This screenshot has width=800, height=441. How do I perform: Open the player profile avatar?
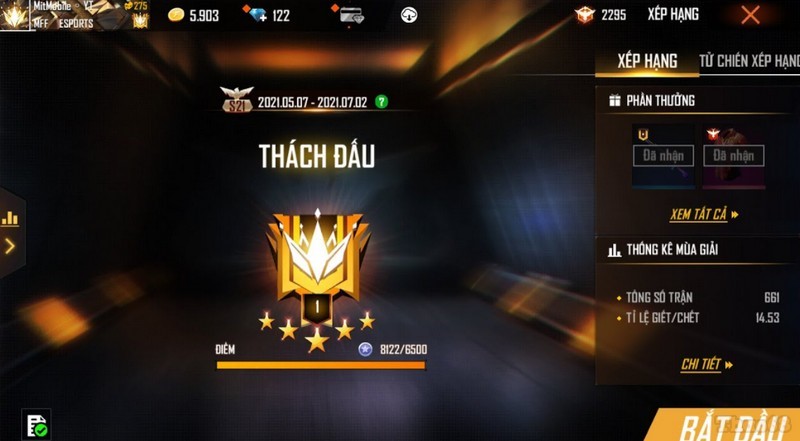pos(16,14)
